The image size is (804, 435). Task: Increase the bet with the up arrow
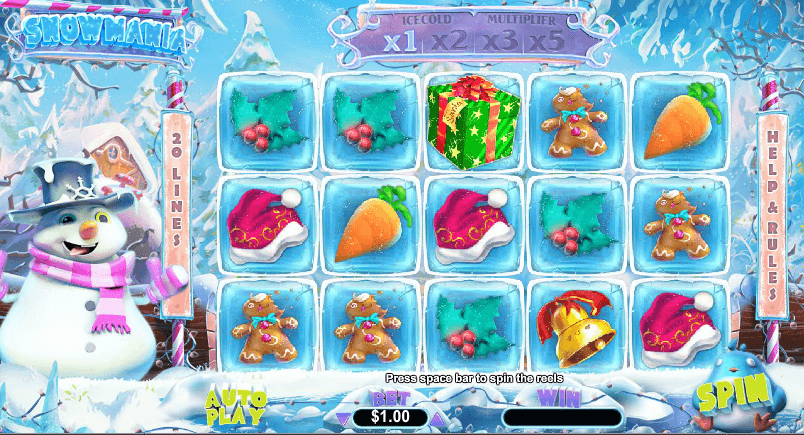click(440, 417)
